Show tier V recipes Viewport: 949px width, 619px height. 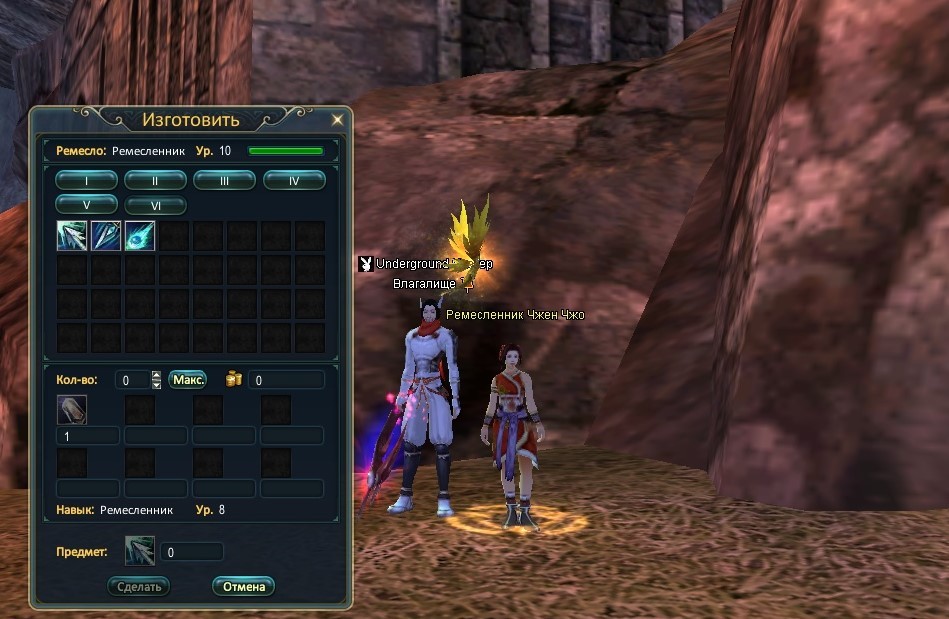86,205
